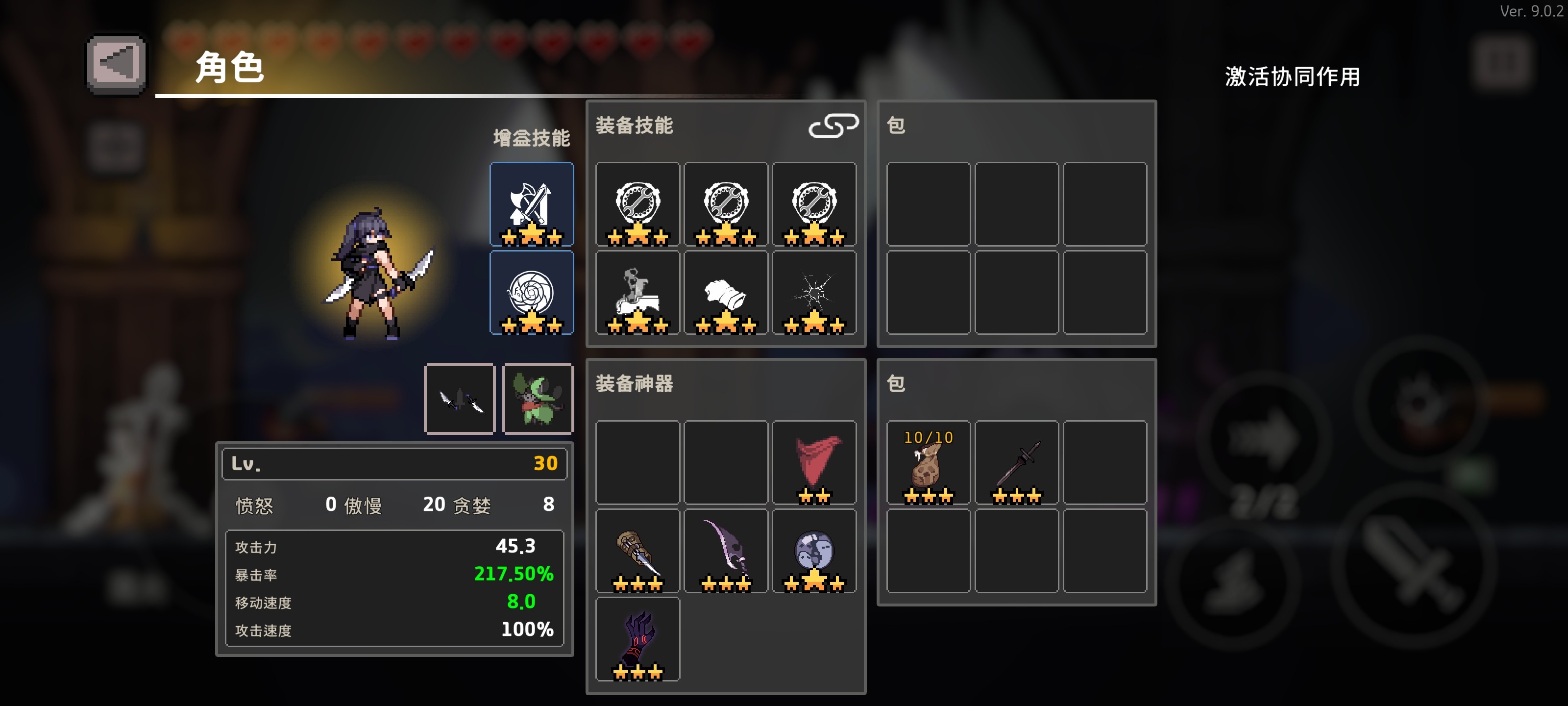Select the red scarf artifact

[x=814, y=462]
